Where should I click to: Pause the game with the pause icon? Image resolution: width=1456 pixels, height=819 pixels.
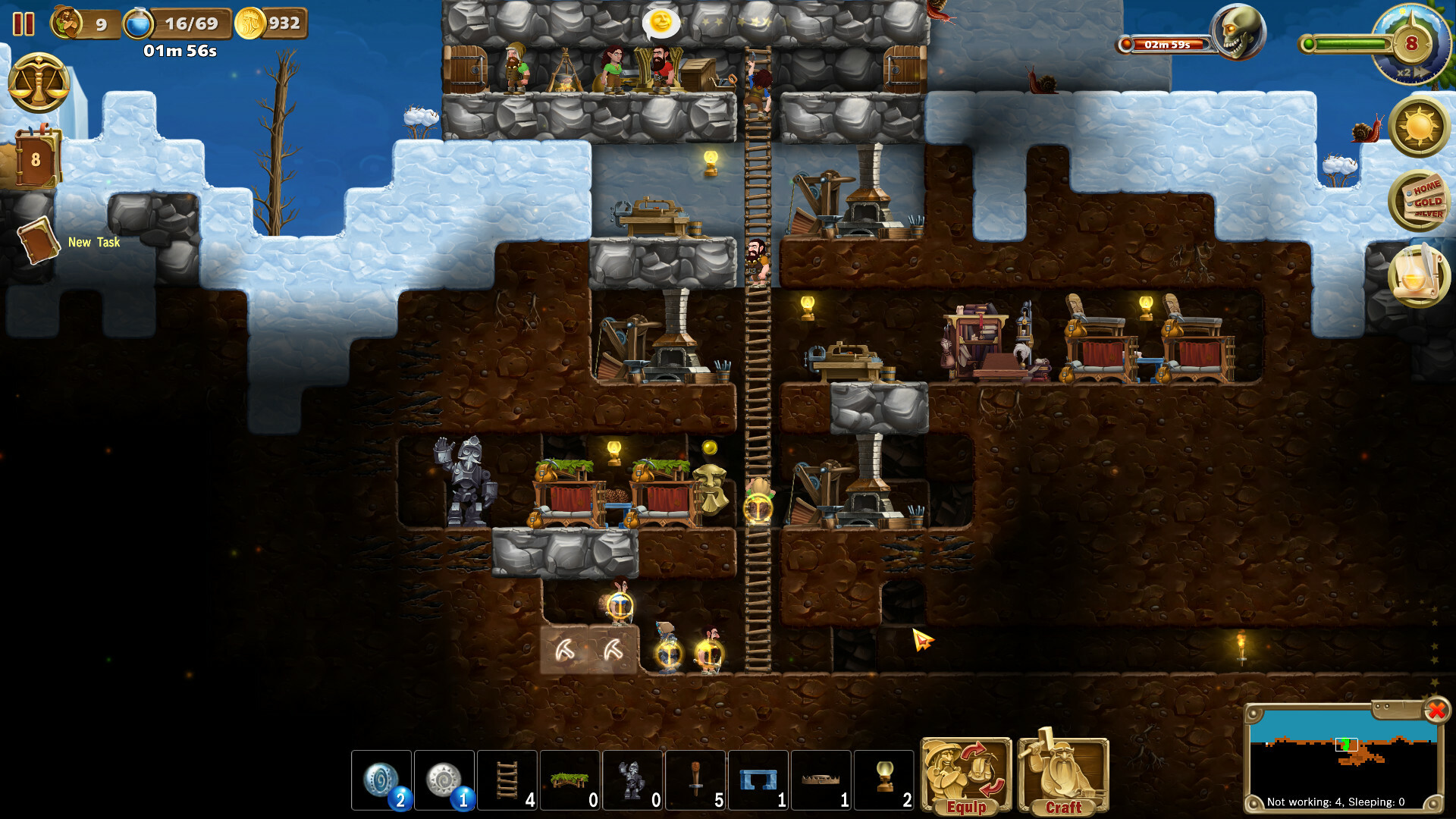(x=24, y=24)
